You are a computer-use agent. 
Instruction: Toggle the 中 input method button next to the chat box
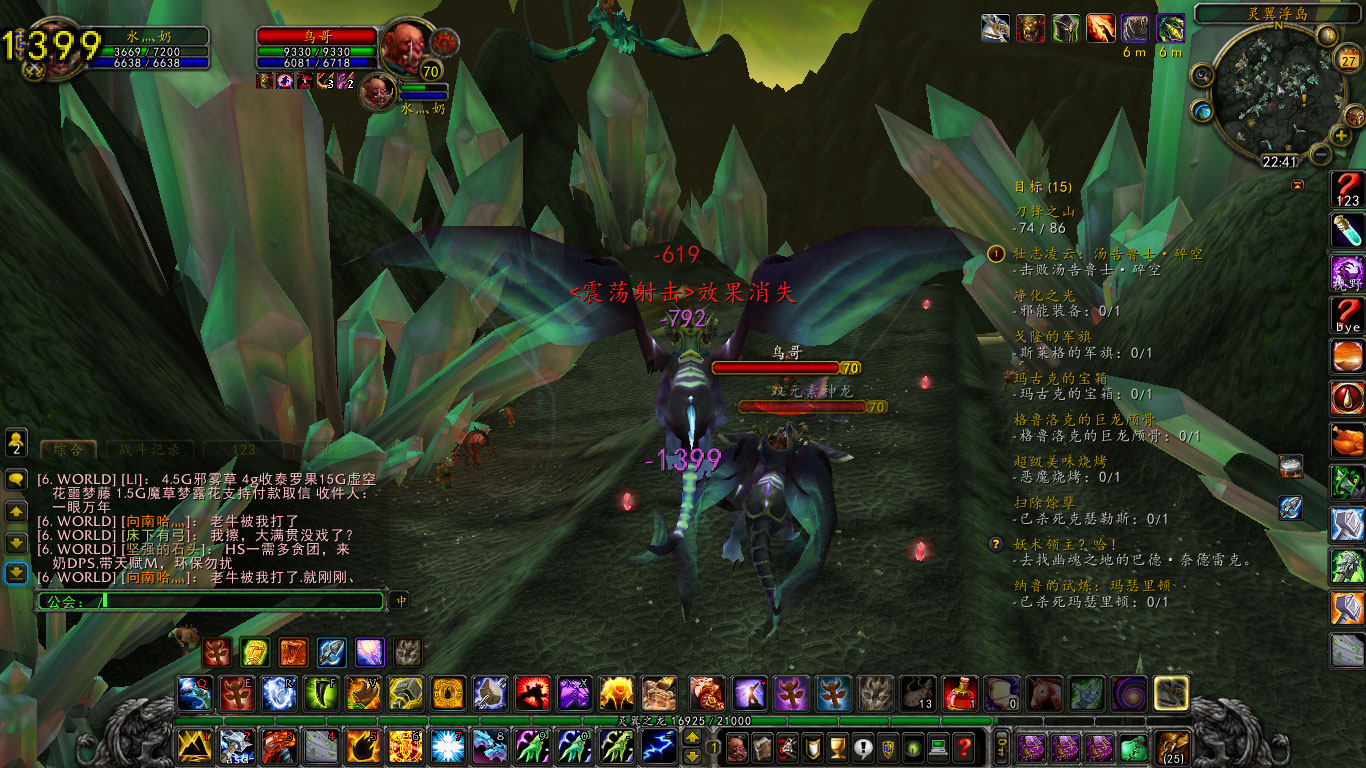401,601
